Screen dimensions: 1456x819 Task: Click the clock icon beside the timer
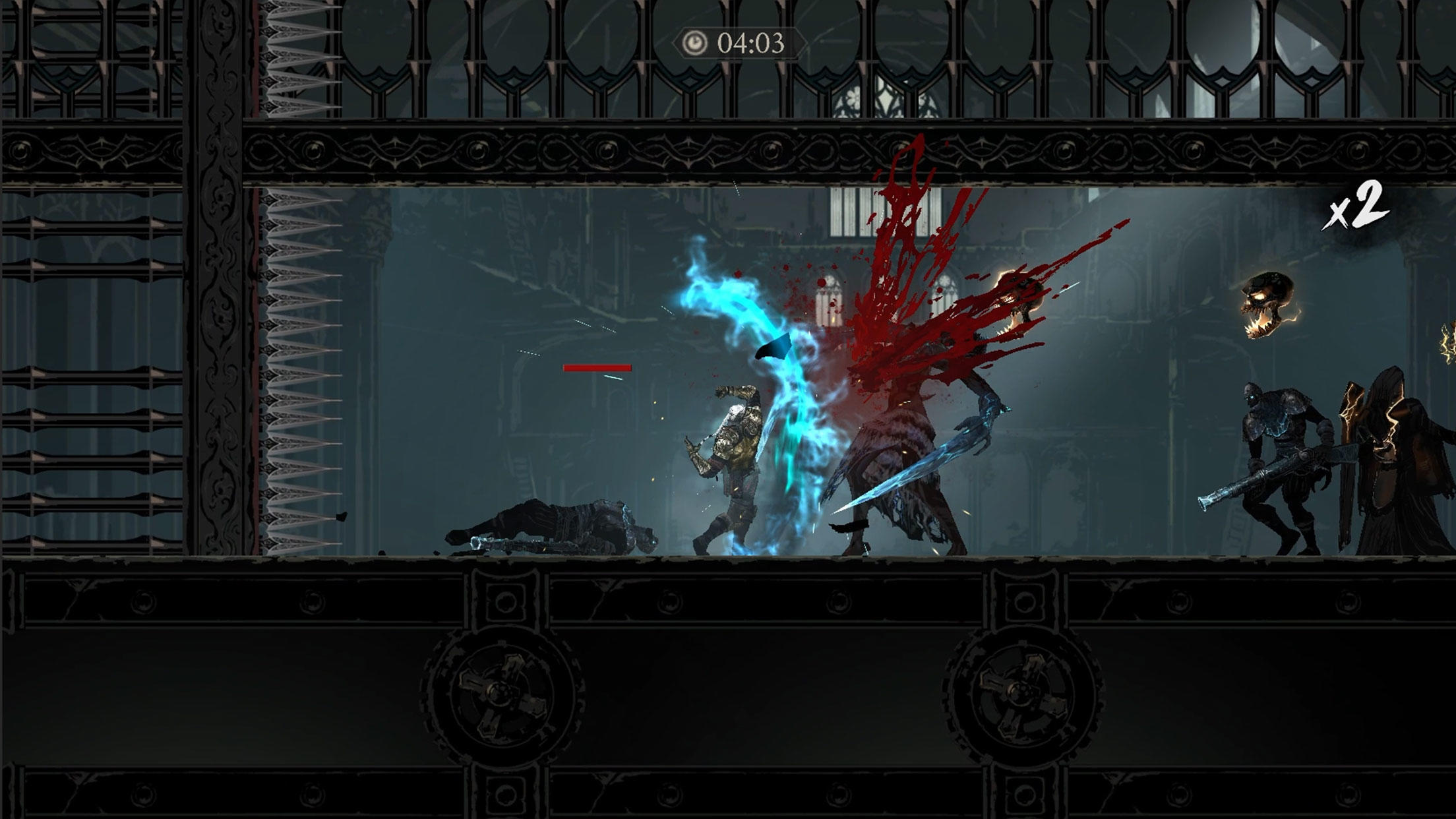[x=694, y=42]
